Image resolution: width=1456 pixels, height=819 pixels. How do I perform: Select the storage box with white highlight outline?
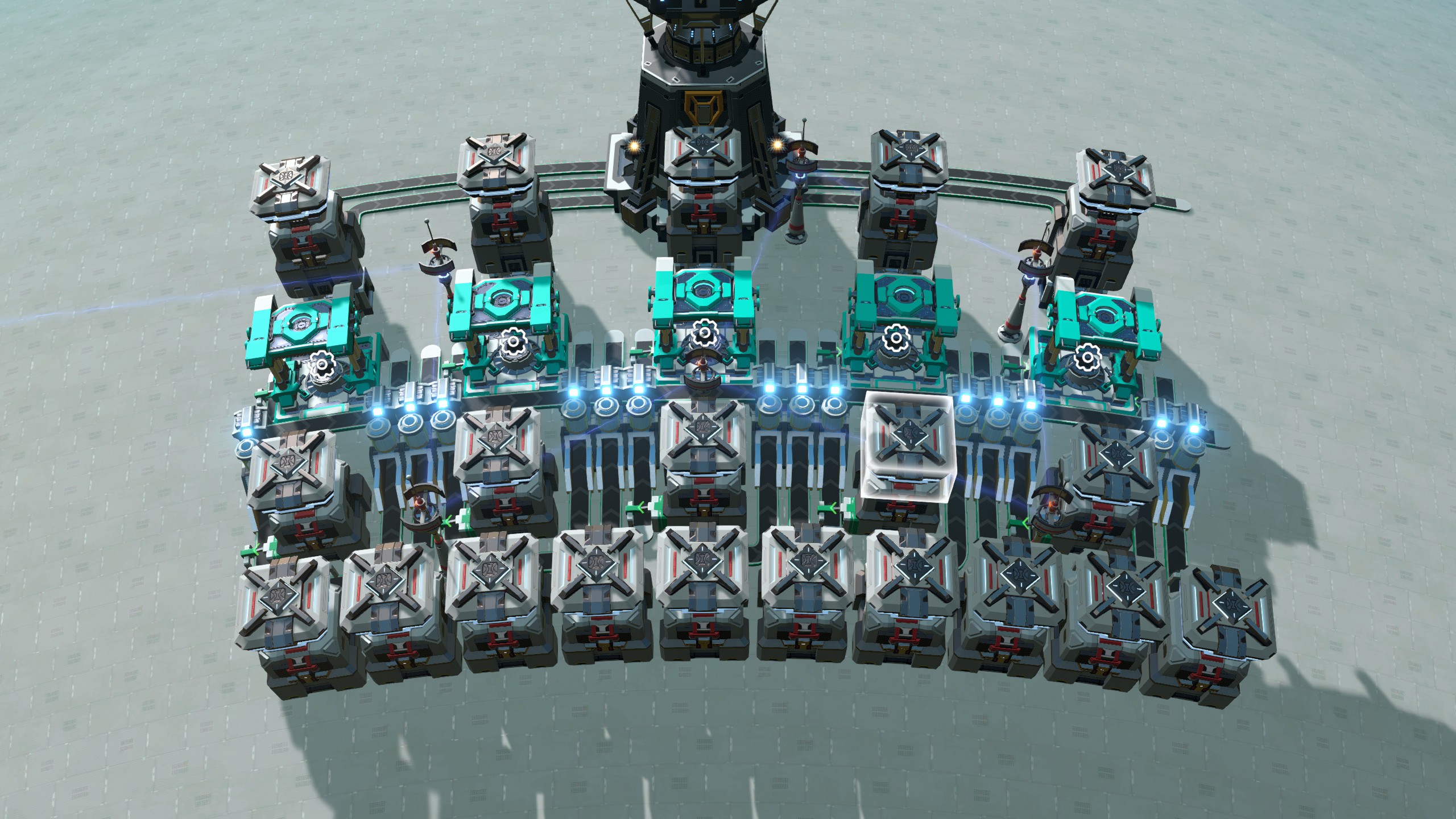(908, 446)
